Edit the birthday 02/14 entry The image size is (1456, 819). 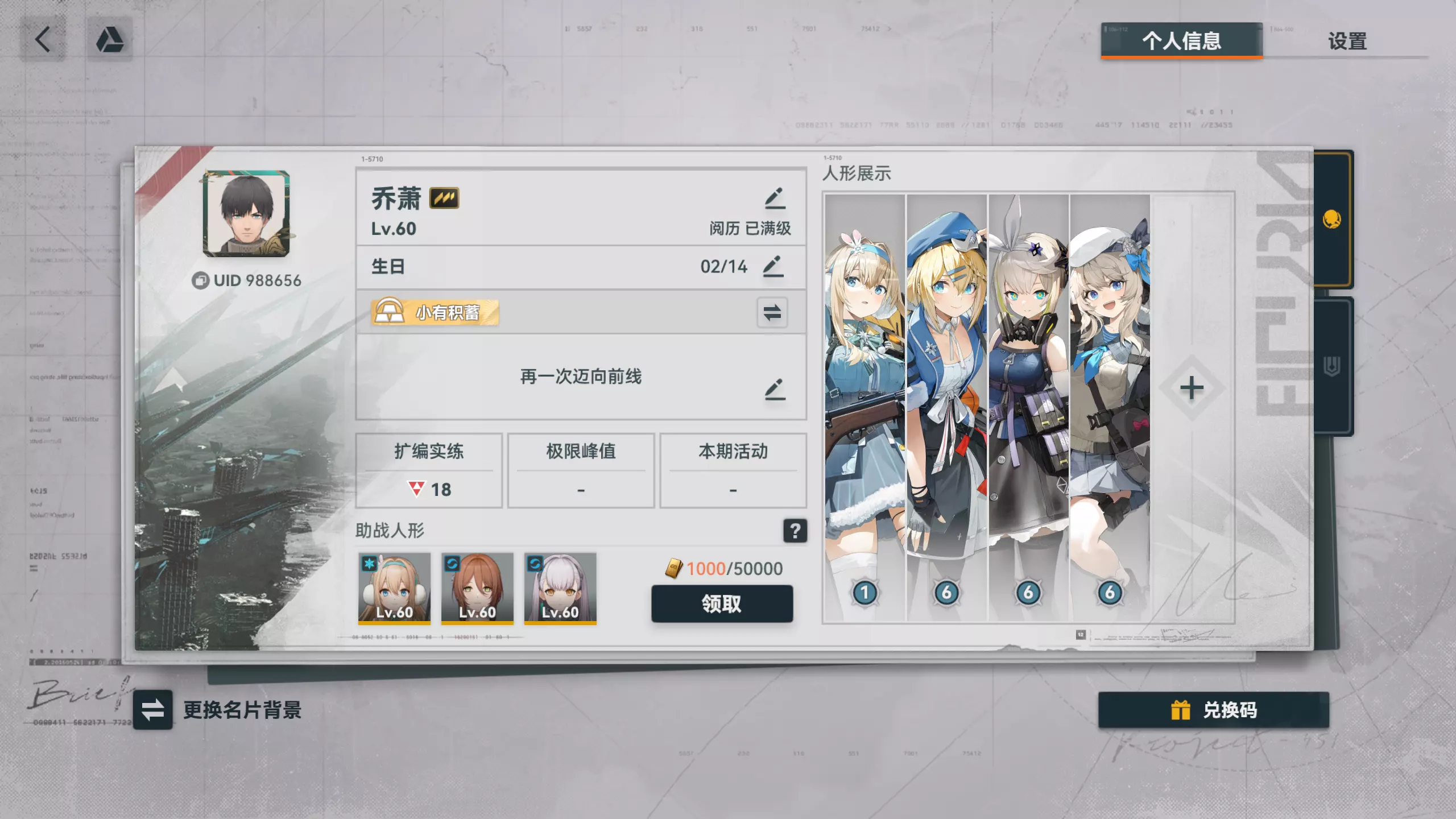click(776, 266)
